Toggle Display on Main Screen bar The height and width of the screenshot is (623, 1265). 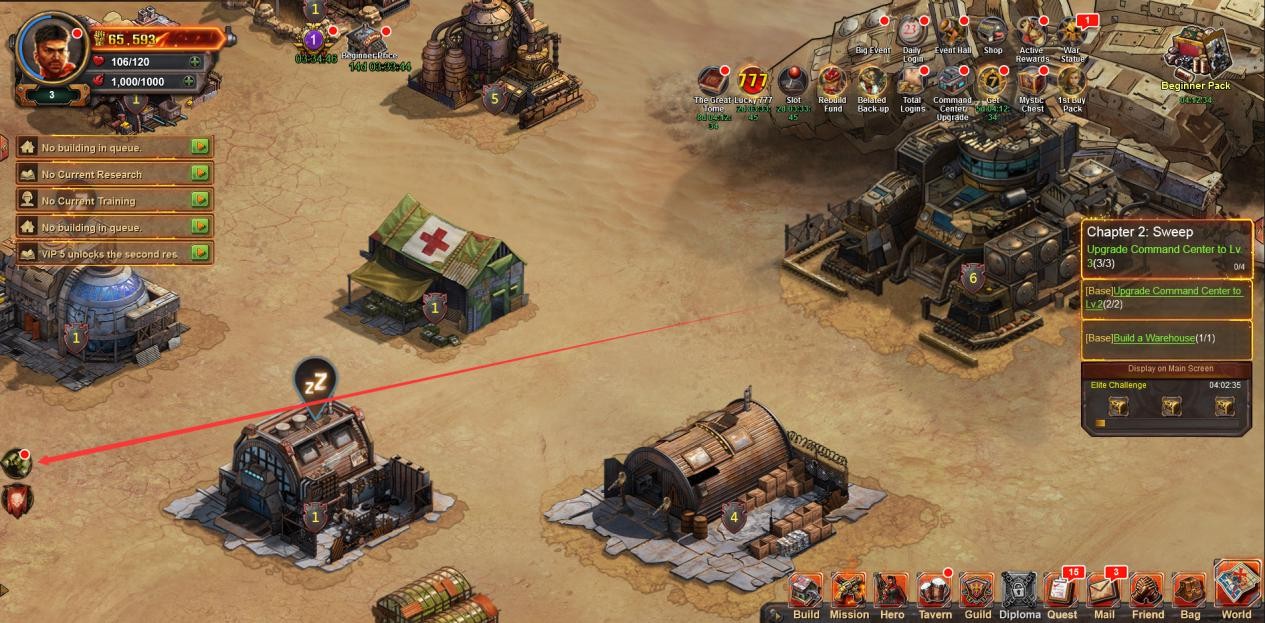pyautogui.click(x=1166, y=369)
